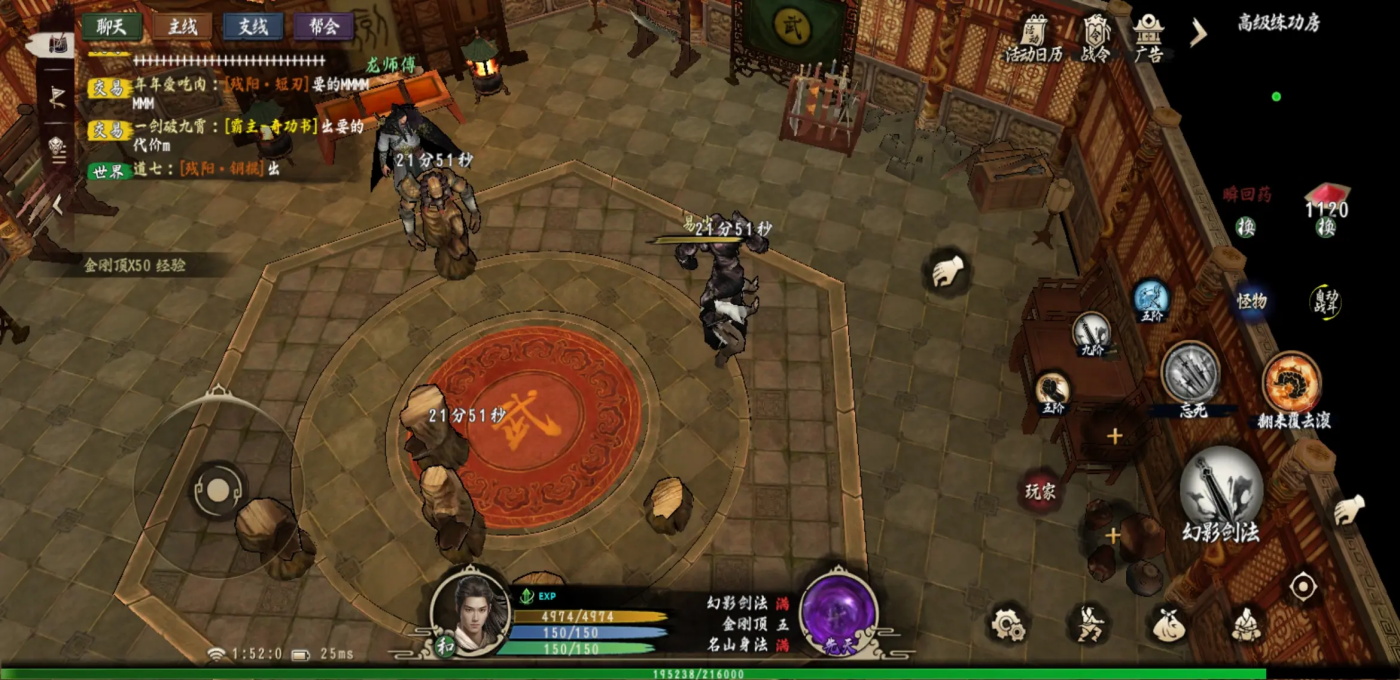Open the bag inventory icon
Image resolution: width=1400 pixels, height=680 pixels.
[1166, 624]
